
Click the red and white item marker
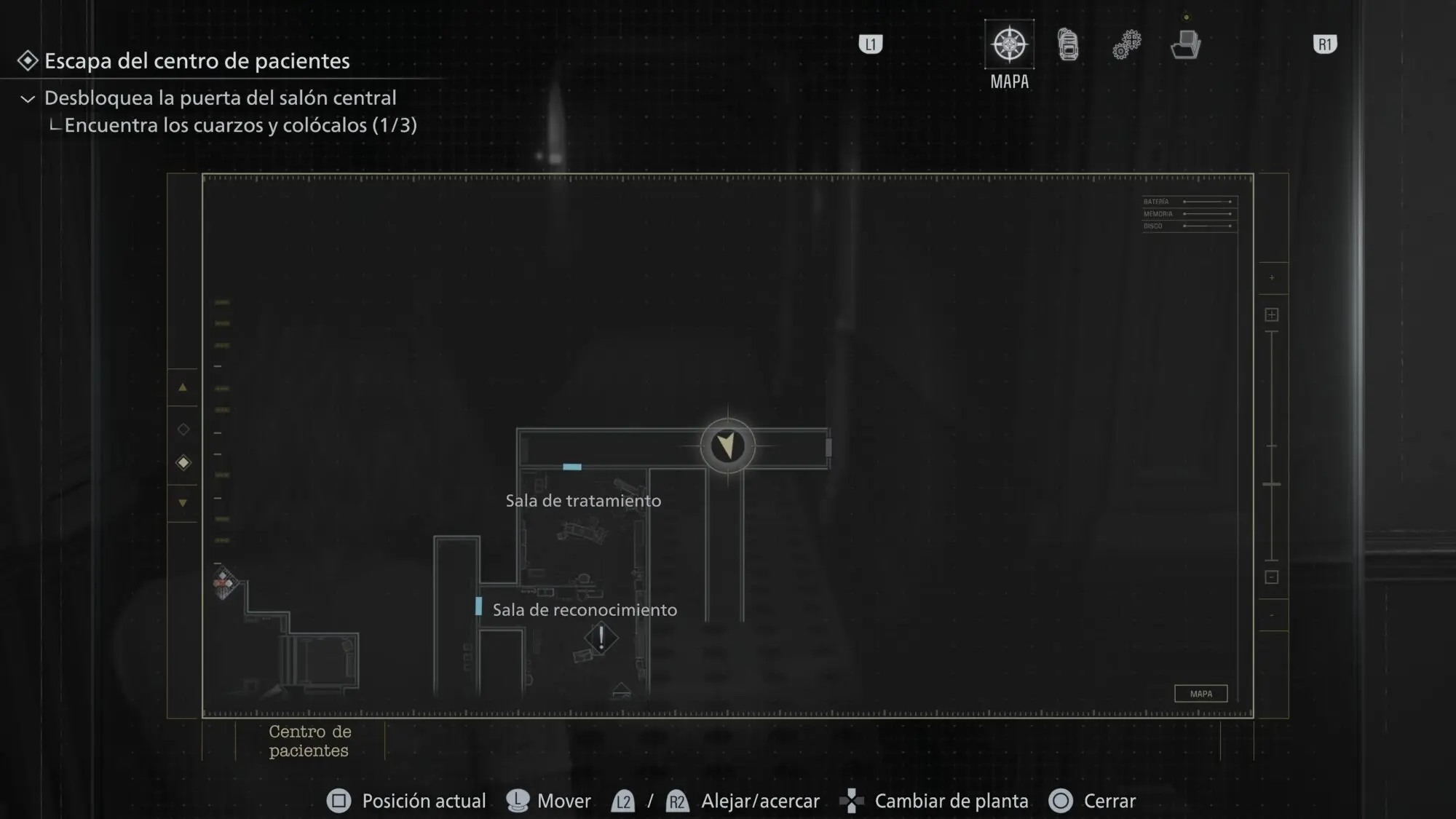coord(224,582)
